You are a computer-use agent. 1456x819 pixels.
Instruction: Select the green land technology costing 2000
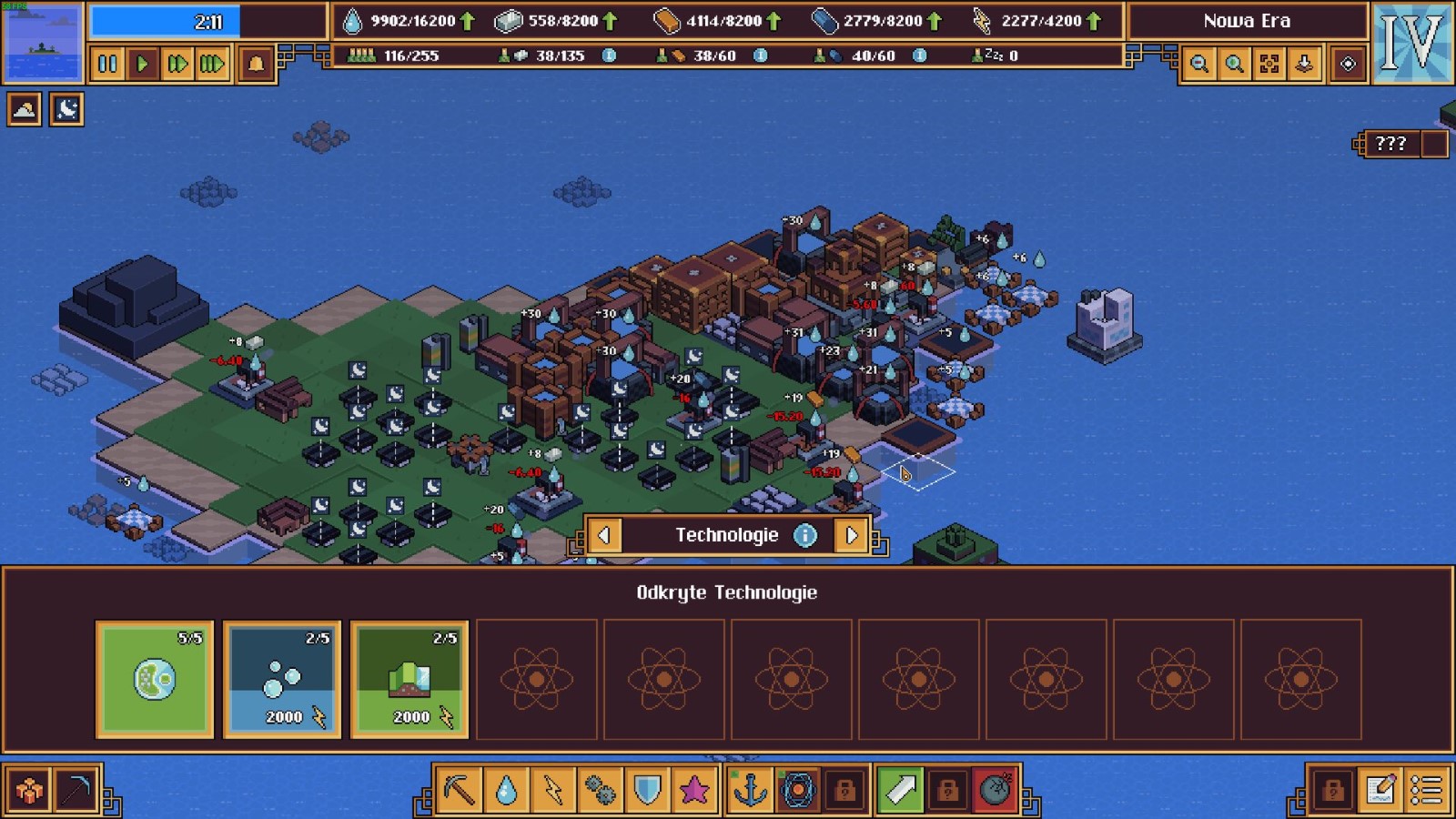coord(409,679)
